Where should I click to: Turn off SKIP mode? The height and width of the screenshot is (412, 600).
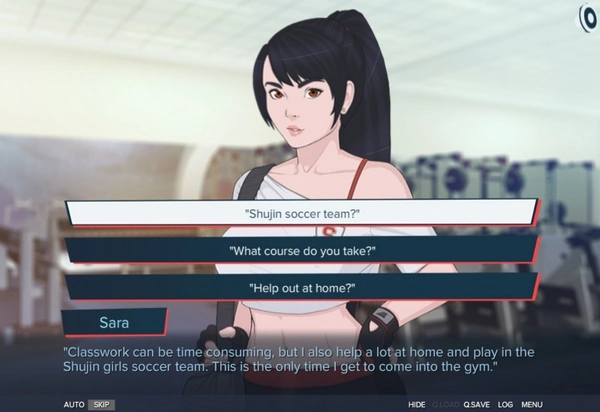(x=100, y=404)
